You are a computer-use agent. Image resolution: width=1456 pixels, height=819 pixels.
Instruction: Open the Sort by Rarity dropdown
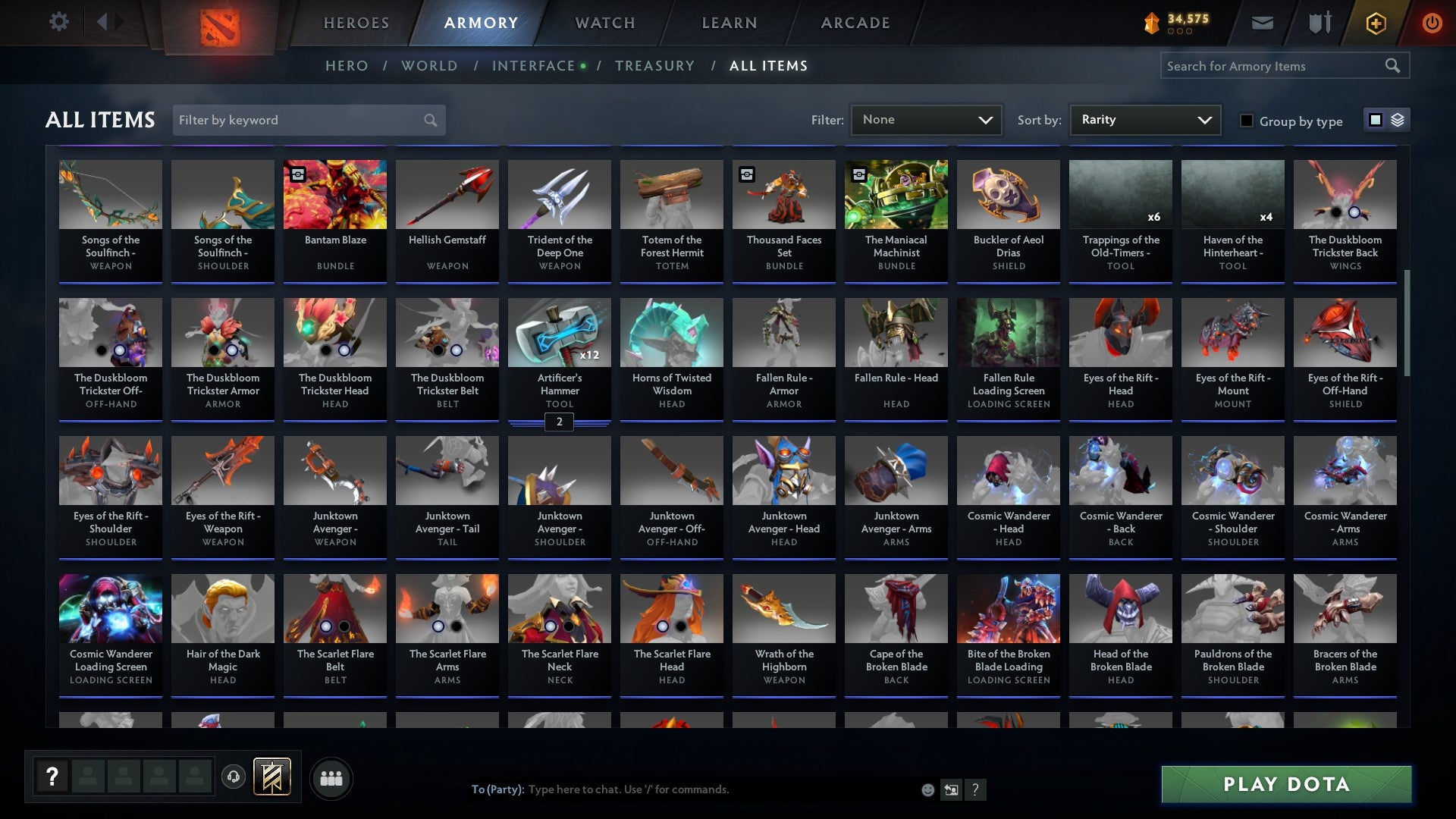click(1144, 119)
